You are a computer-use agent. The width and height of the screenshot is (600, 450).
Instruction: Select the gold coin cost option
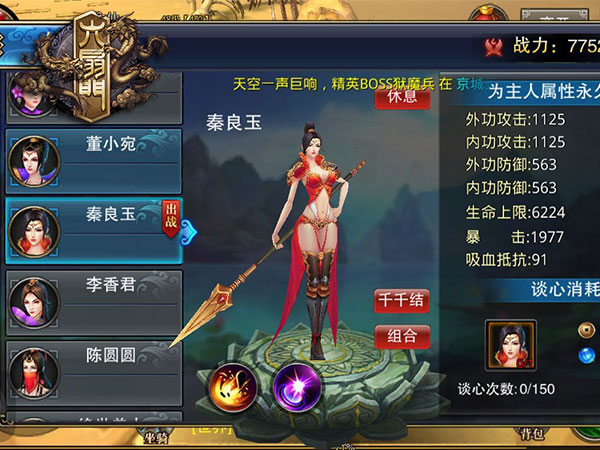(587, 329)
